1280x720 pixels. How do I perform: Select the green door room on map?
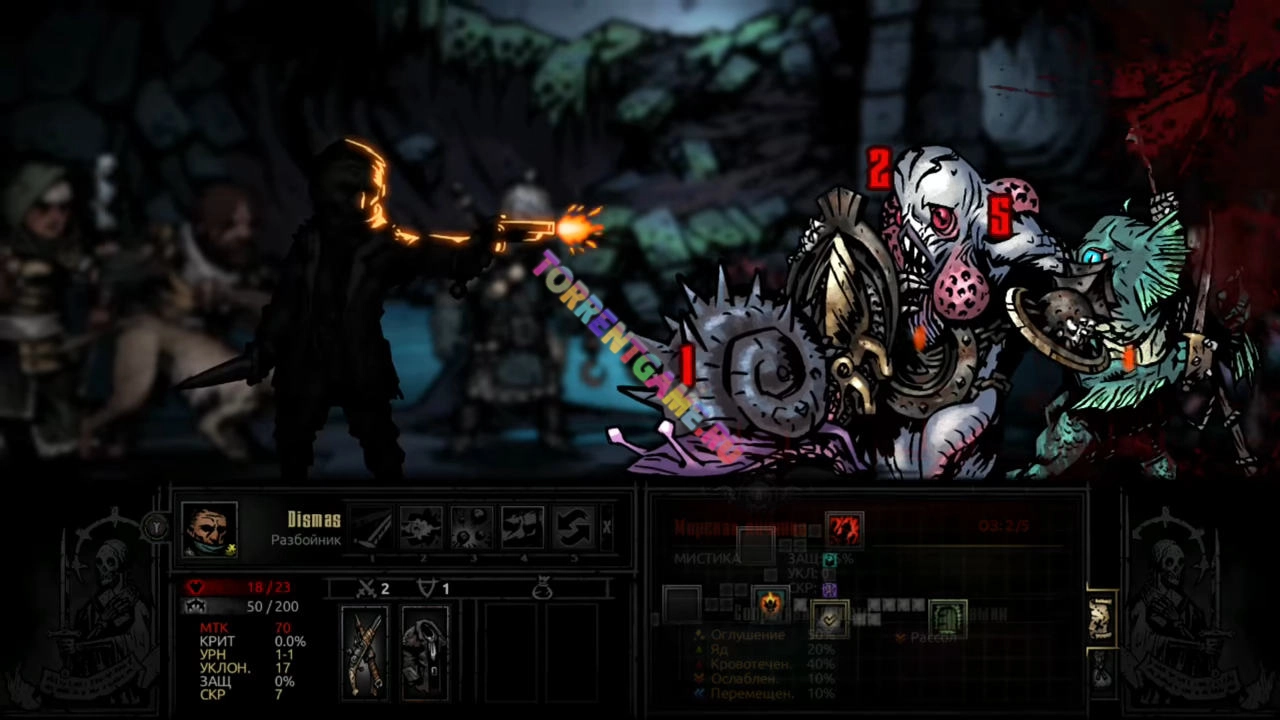coord(947,618)
